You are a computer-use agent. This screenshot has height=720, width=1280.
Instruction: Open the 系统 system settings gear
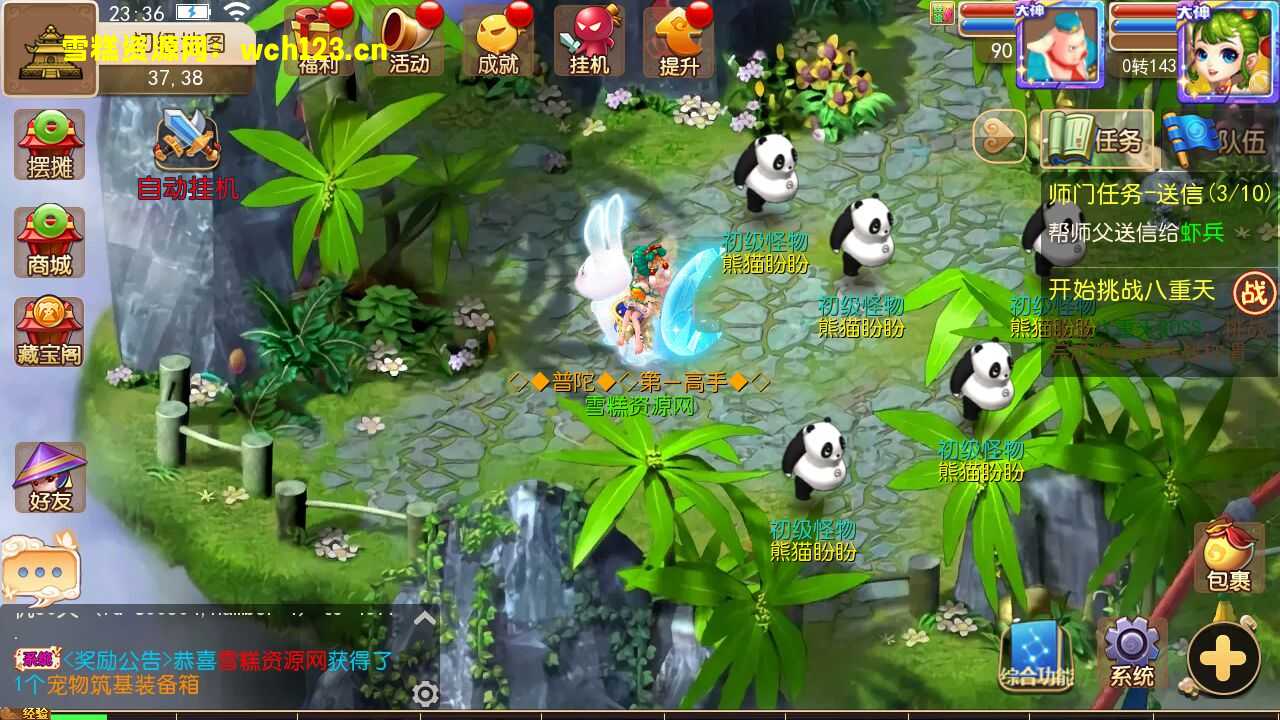click(1132, 652)
